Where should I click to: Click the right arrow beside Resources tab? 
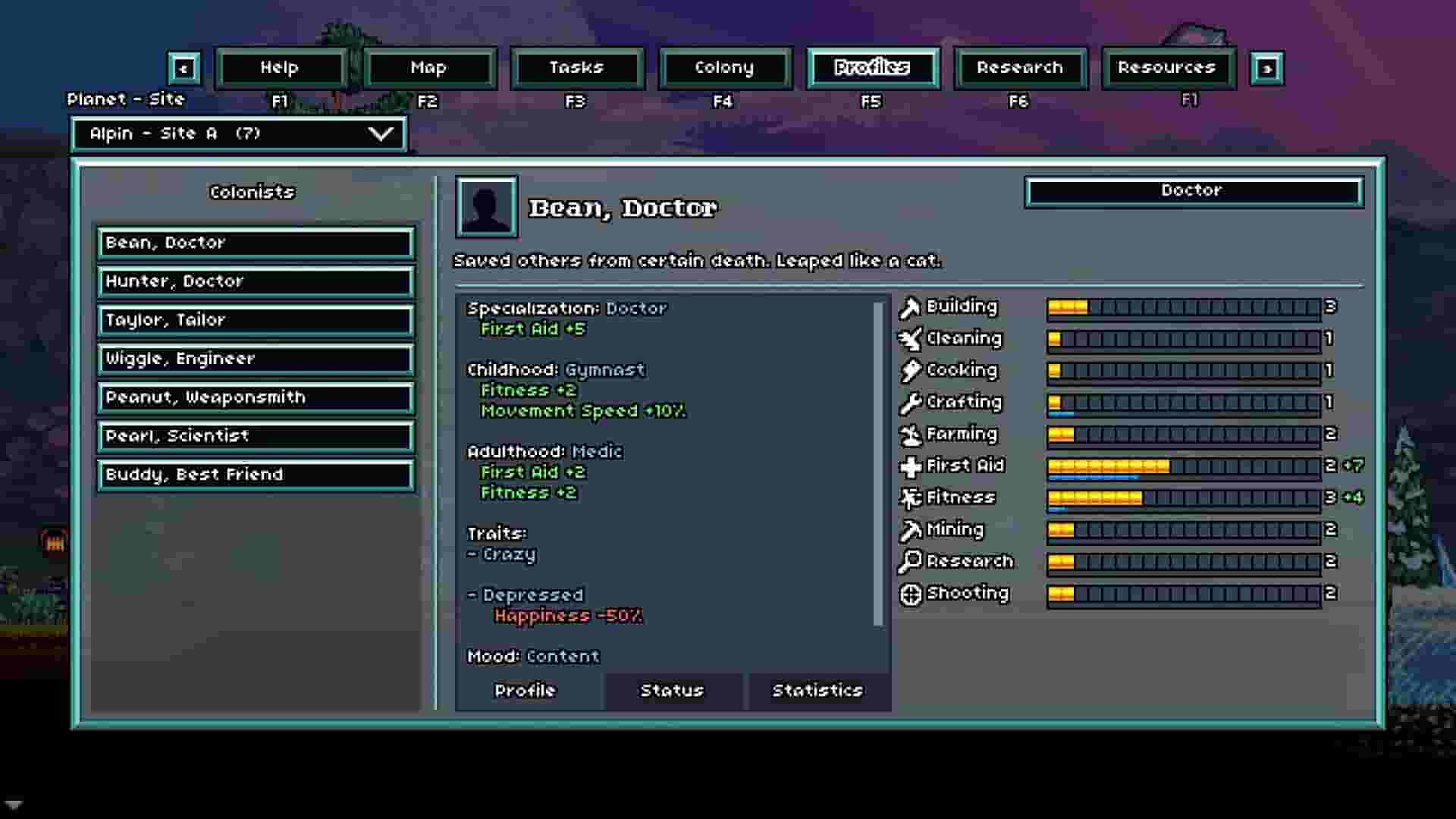coord(1268,67)
